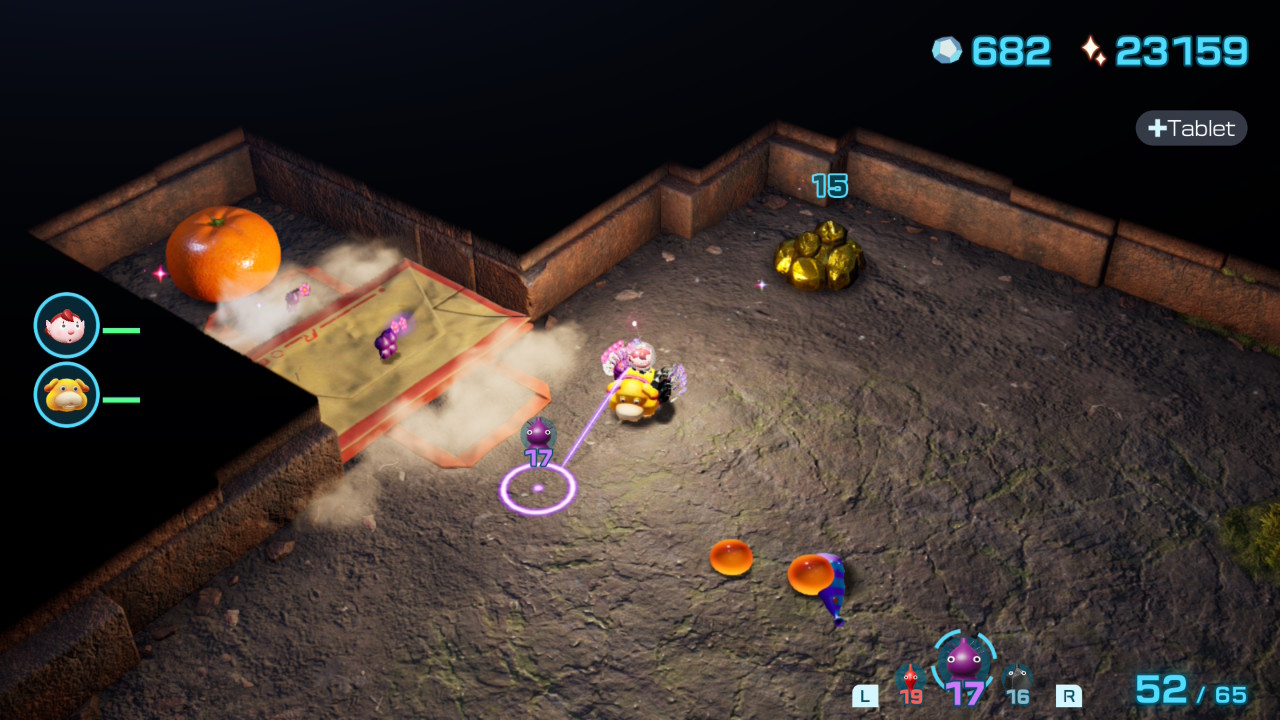The width and height of the screenshot is (1280, 720).
Task: Choose the purple Pikmin squad icon
Action: click(x=964, y=662)
